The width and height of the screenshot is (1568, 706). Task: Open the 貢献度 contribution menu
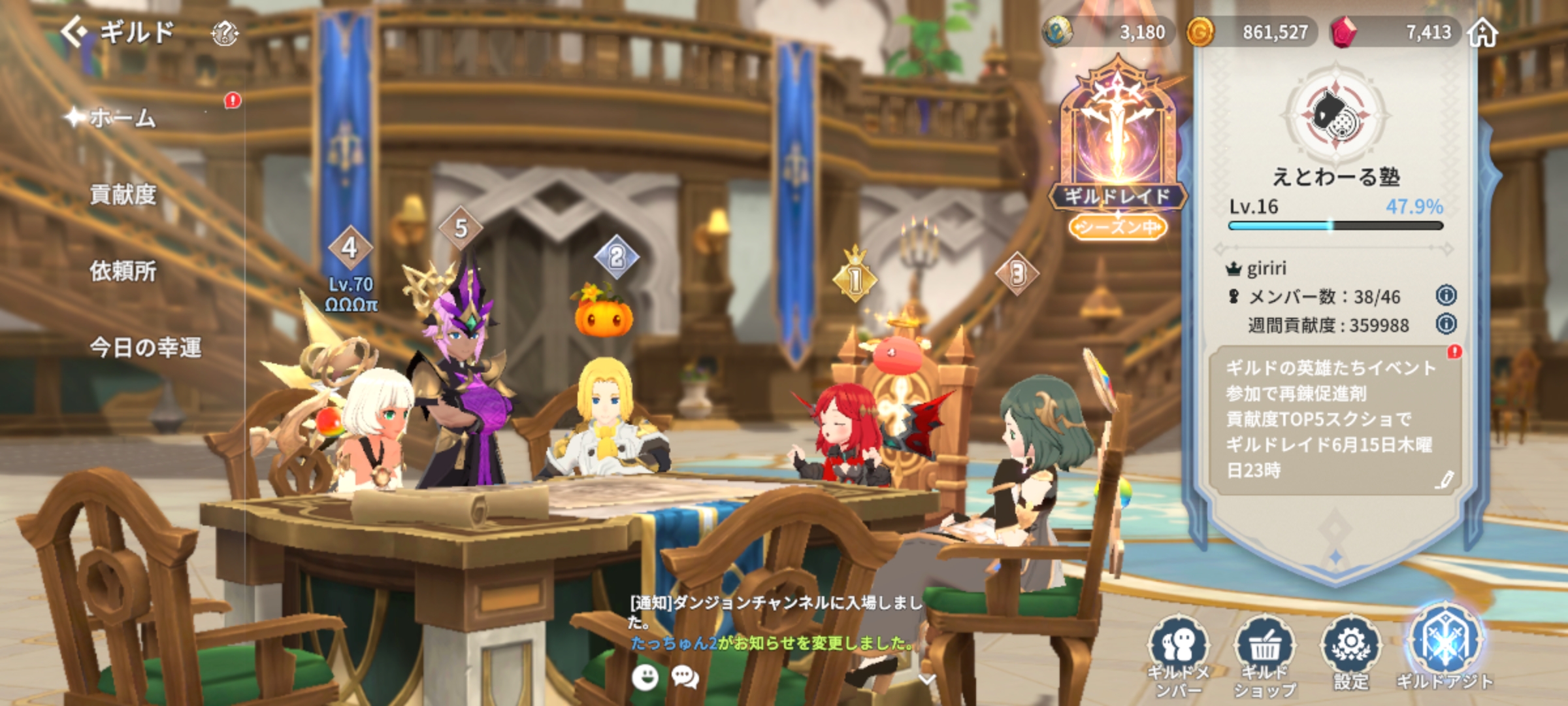[x=123, y=194]
